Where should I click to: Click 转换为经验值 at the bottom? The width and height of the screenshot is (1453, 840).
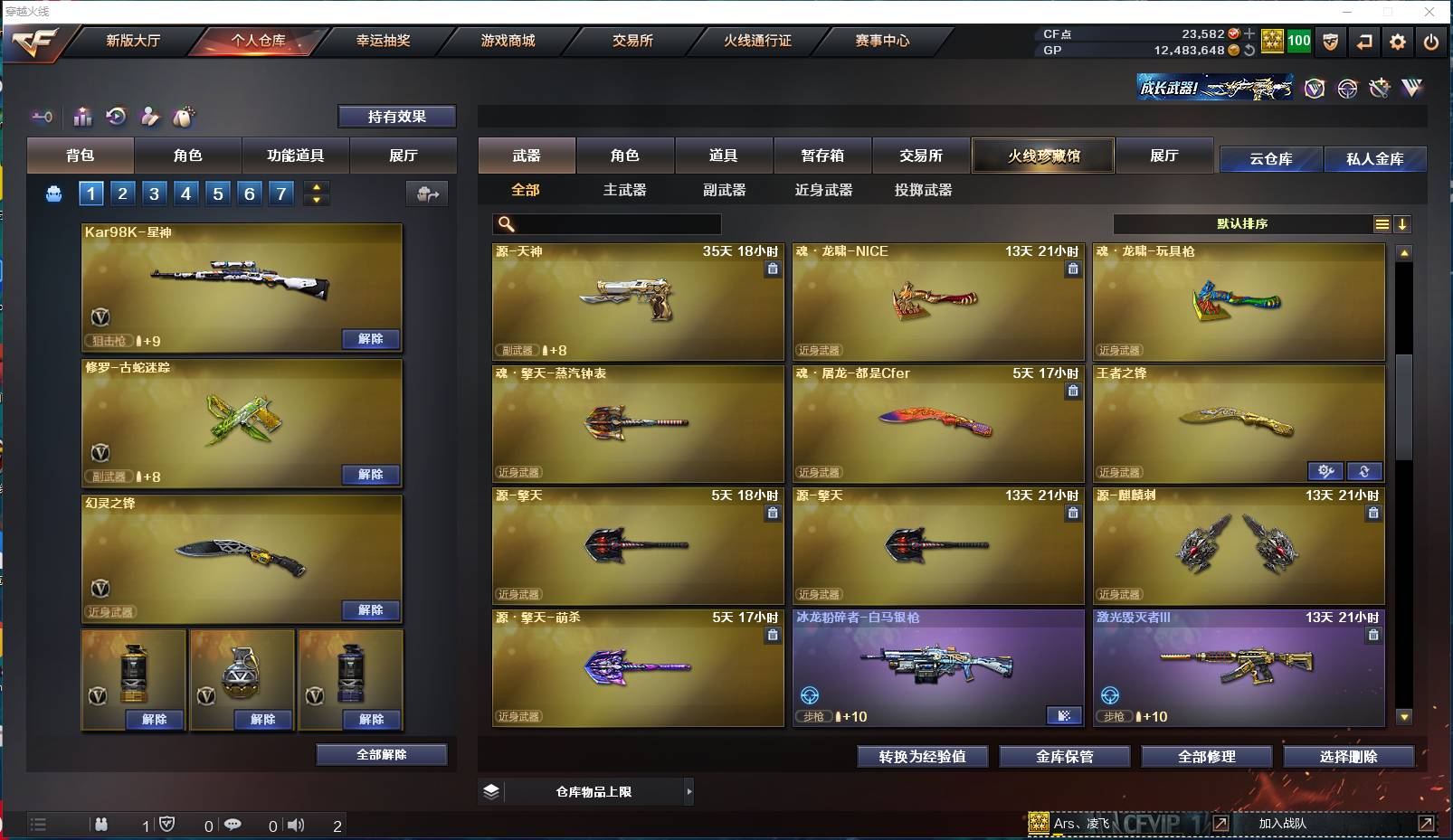tap(922, 757)
